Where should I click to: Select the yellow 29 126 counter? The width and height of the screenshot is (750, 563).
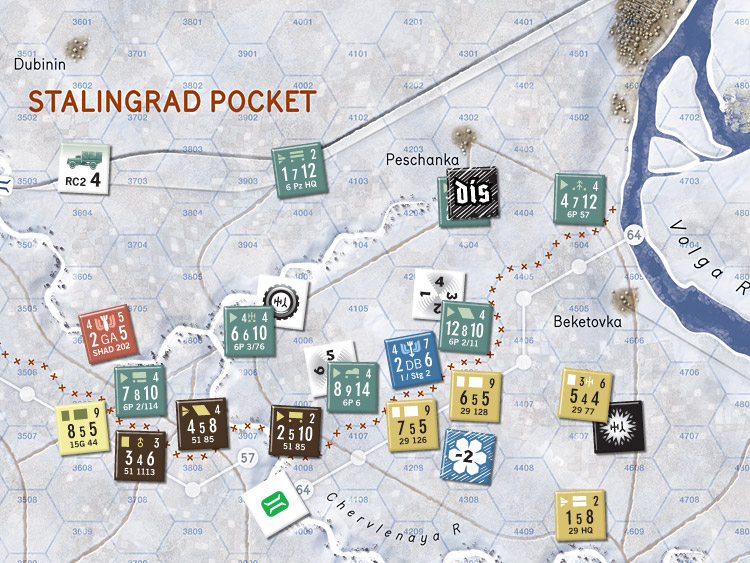[x=413, y=425]
